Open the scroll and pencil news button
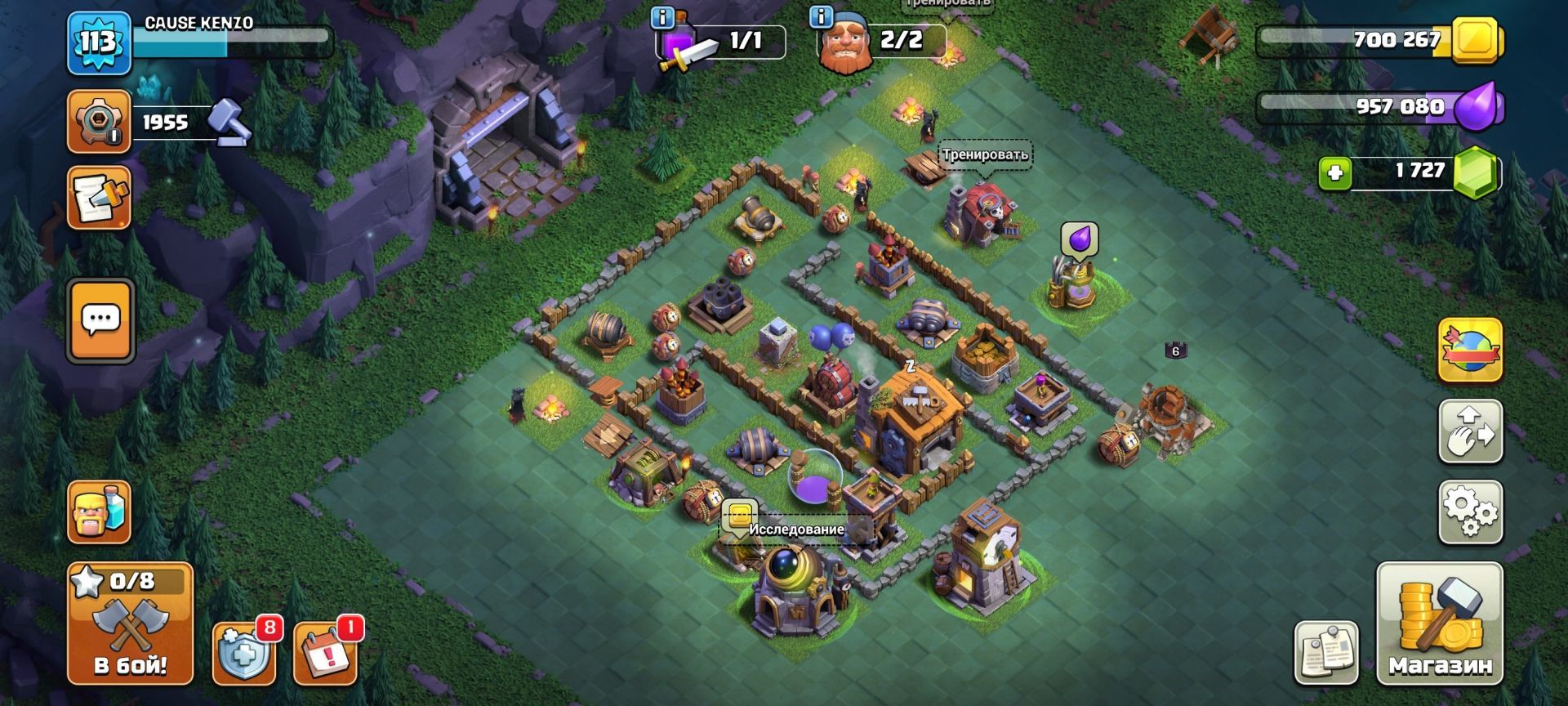1568x706 pixels. [x=99, y=198]
